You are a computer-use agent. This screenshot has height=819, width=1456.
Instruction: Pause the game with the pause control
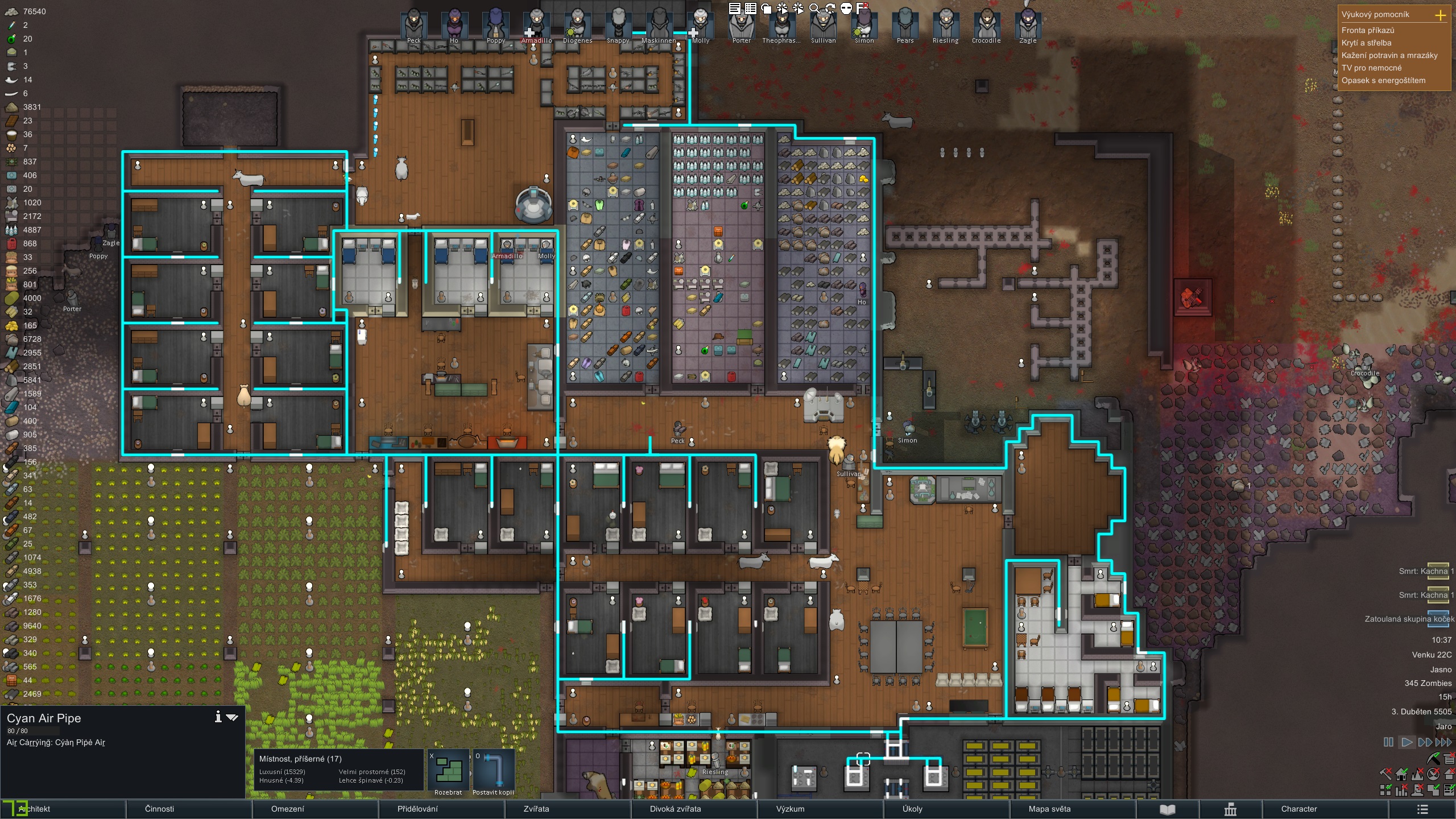pos(1388,742)
